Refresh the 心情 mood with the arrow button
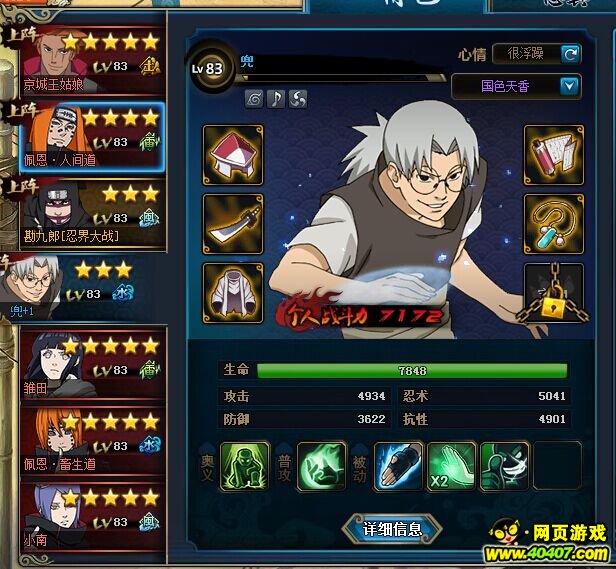The width and height of the screenshot is (616, 569). click(571, 54)
